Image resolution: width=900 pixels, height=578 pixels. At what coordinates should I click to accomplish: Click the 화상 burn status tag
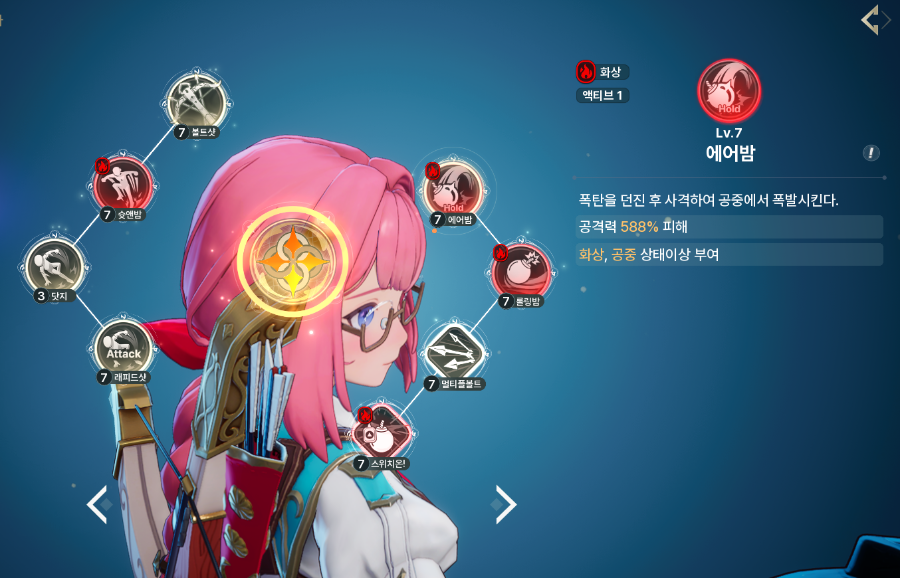tap(602, 72)
